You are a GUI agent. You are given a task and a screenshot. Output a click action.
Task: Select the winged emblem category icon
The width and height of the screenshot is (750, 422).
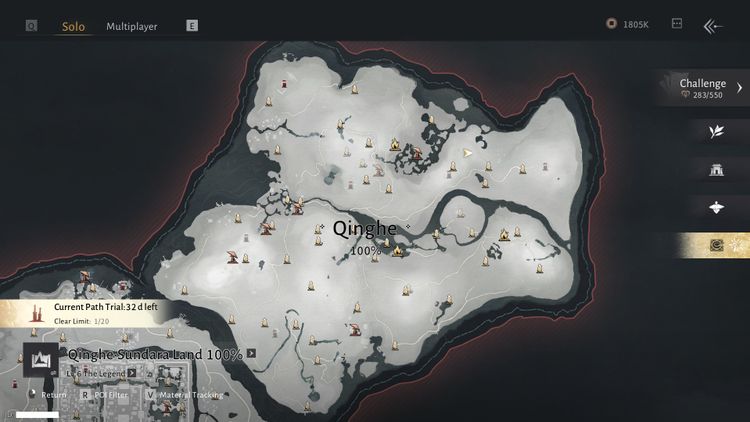point(716,207)
